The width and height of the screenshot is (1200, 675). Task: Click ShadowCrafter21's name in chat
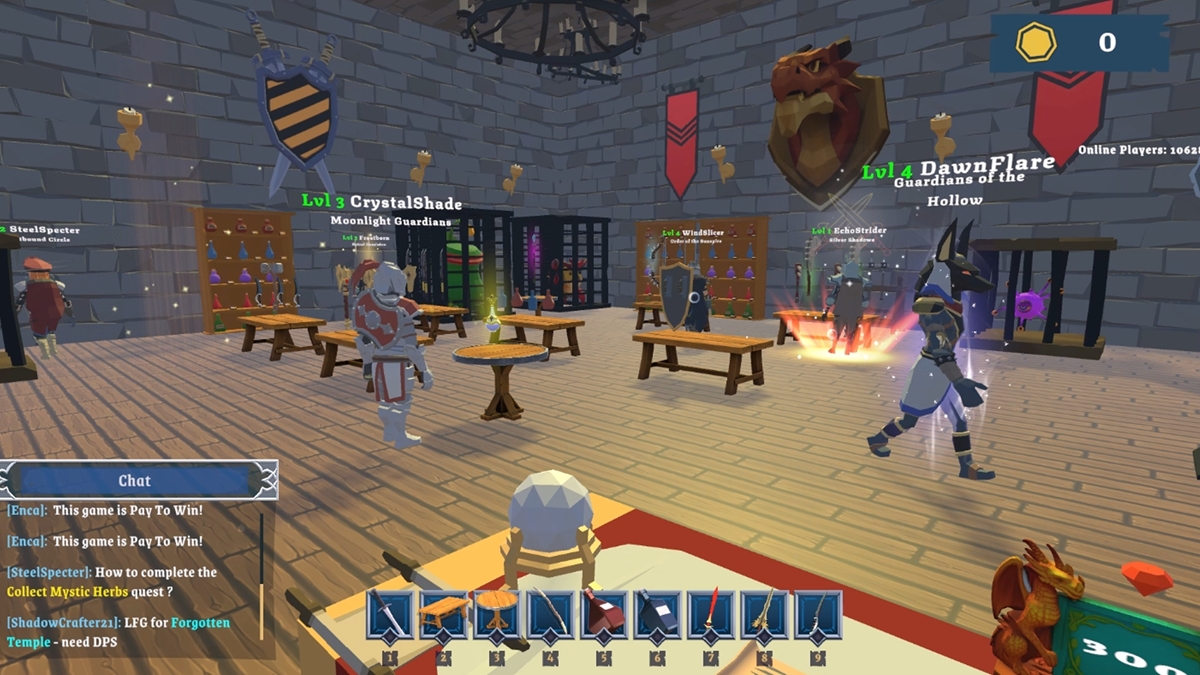tap(60, 623)
